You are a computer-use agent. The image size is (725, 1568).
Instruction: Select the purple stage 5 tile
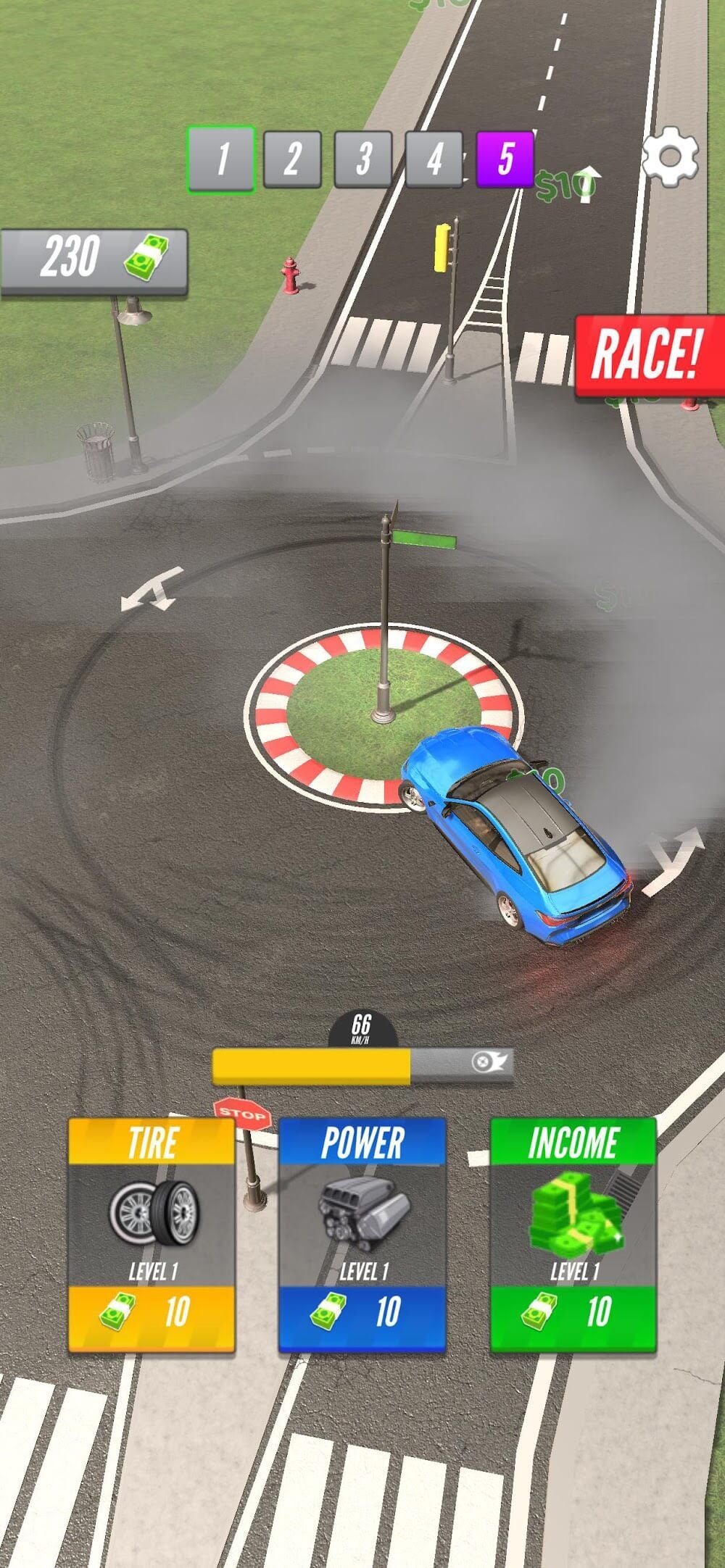[505, 159]
